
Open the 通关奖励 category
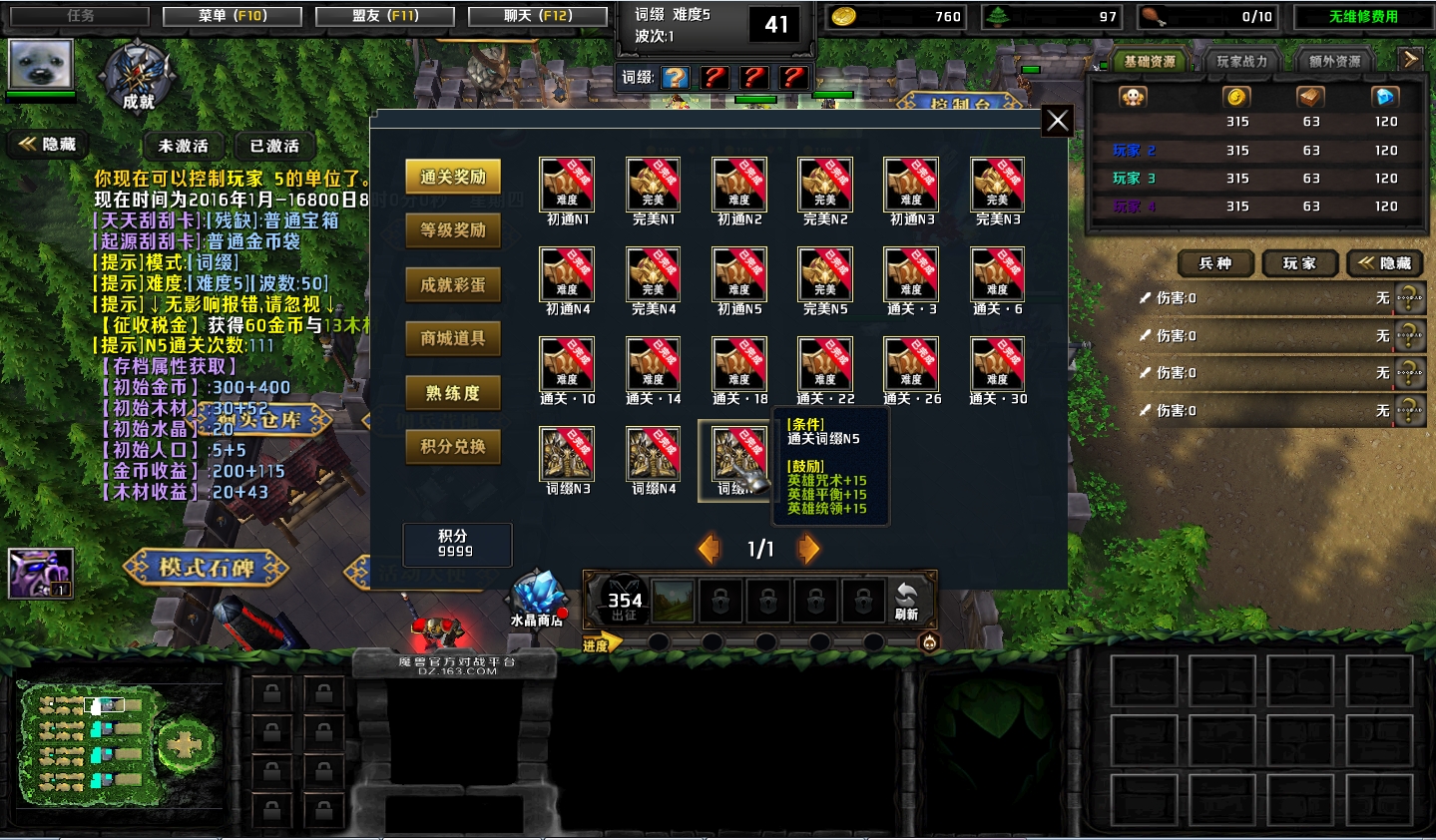coord(453,177)
